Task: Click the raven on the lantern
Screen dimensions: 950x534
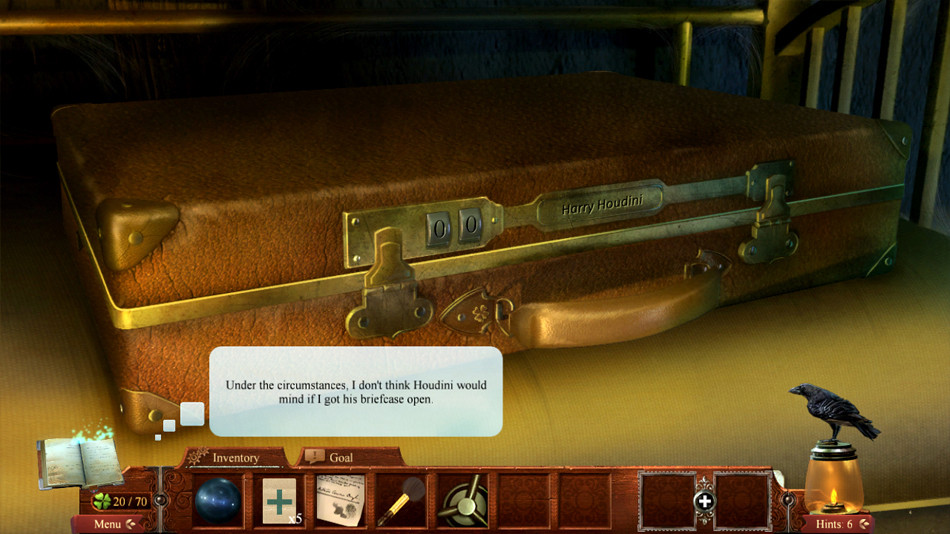Action: pyautogui.click(x=832, y=410)
